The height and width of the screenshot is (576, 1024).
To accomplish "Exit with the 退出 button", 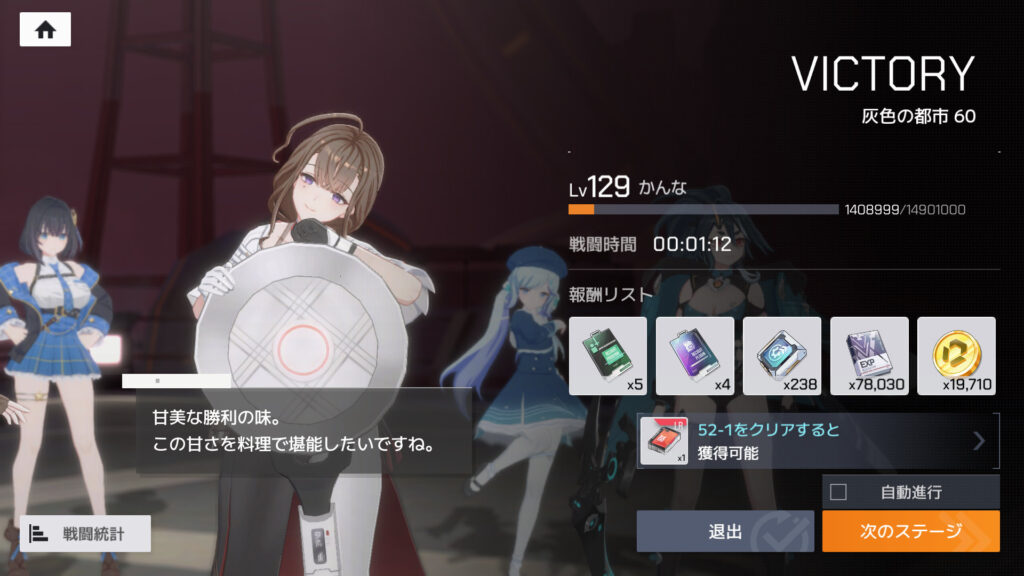I will 725,531.
